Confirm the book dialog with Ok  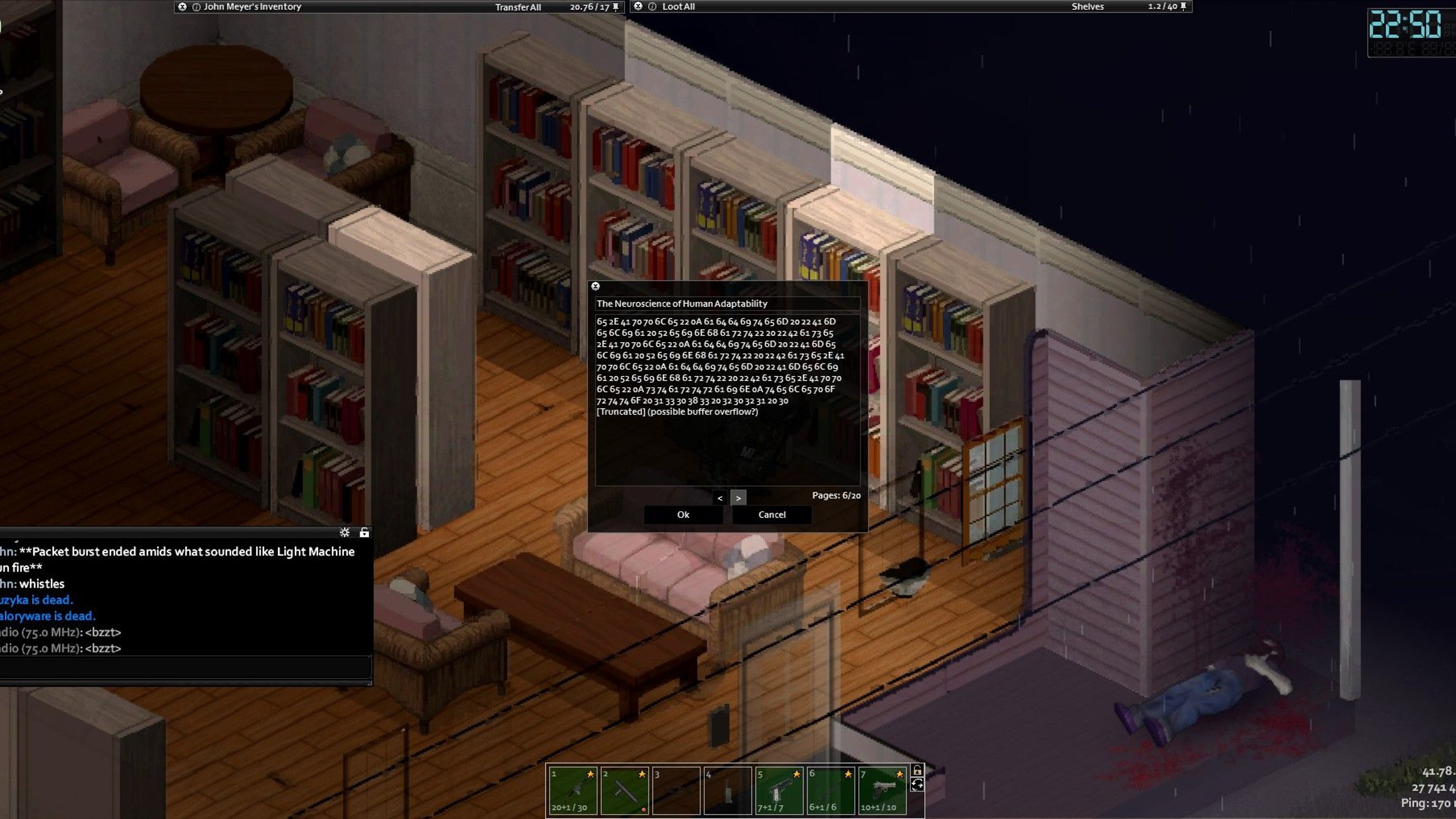pos(683,514)
